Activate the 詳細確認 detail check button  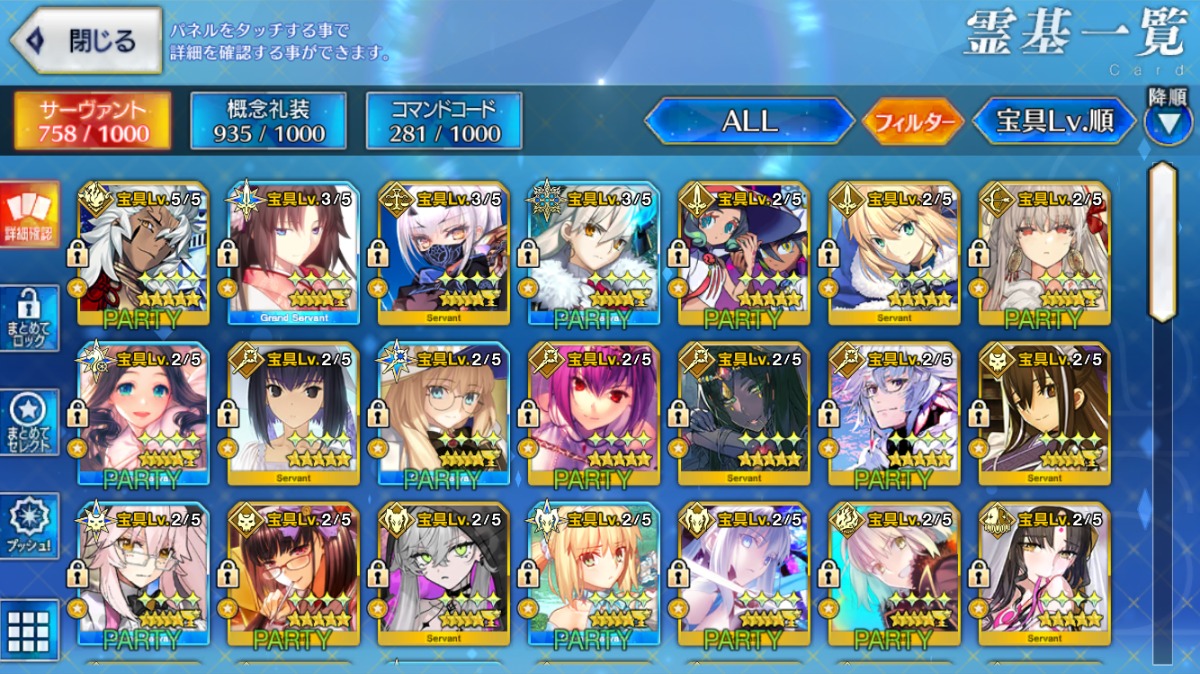coord(29,216)
